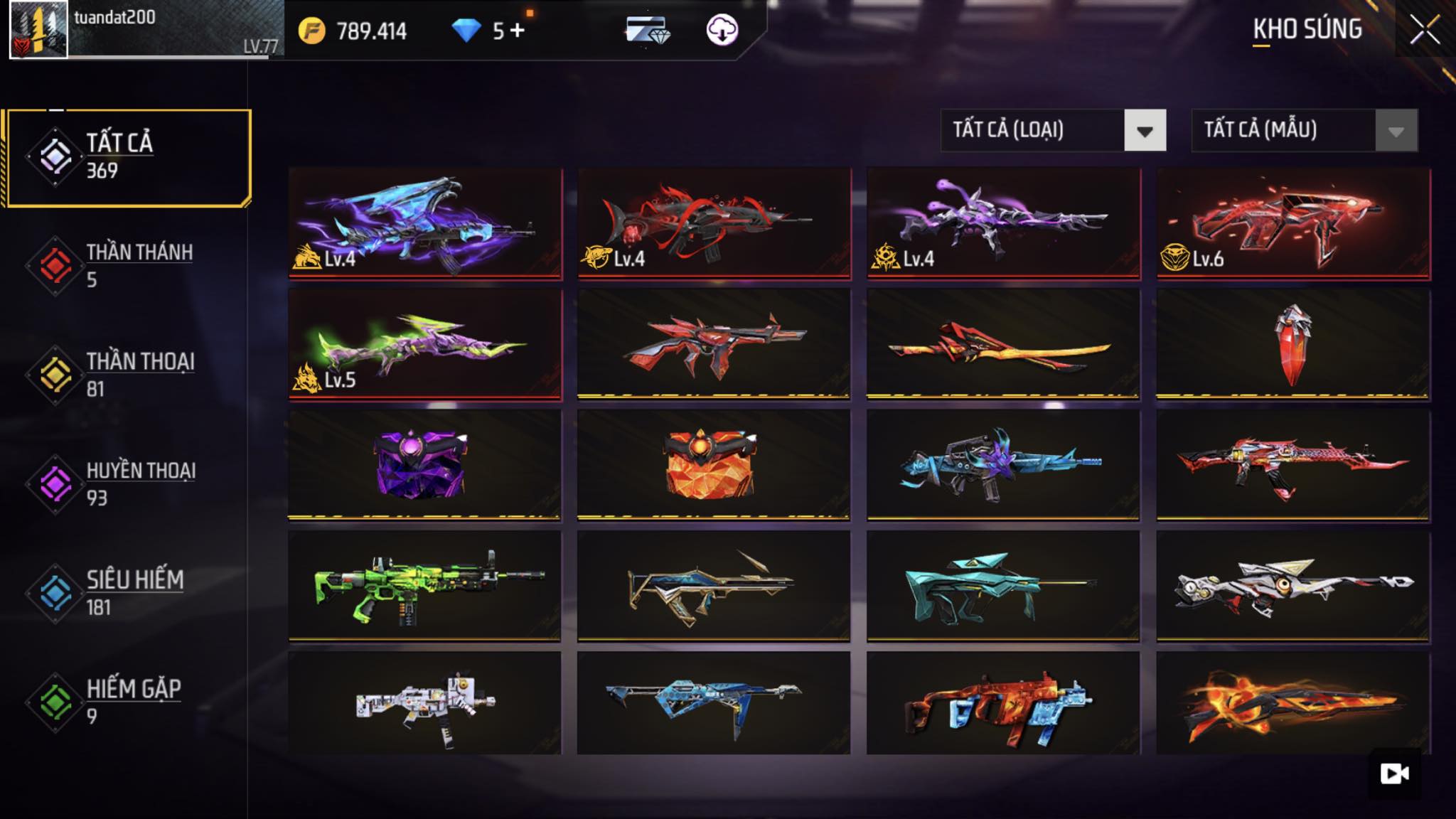The height and width of the screenshot is (819, 1456).
Task: Close the Kho Súng weapon vault
Action: [x=1425, y=31]
